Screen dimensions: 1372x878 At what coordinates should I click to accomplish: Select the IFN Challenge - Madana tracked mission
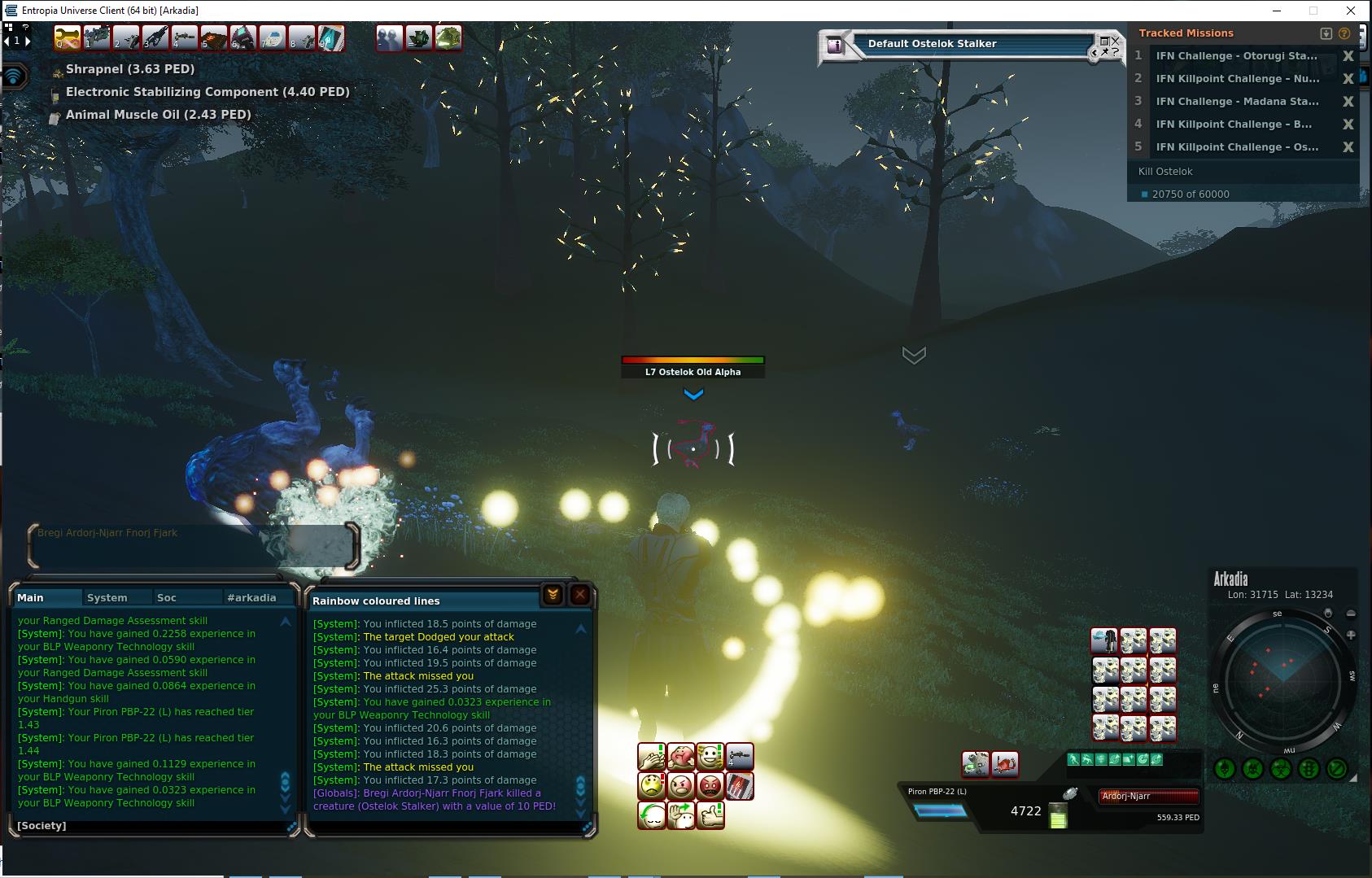[1237, 102]
